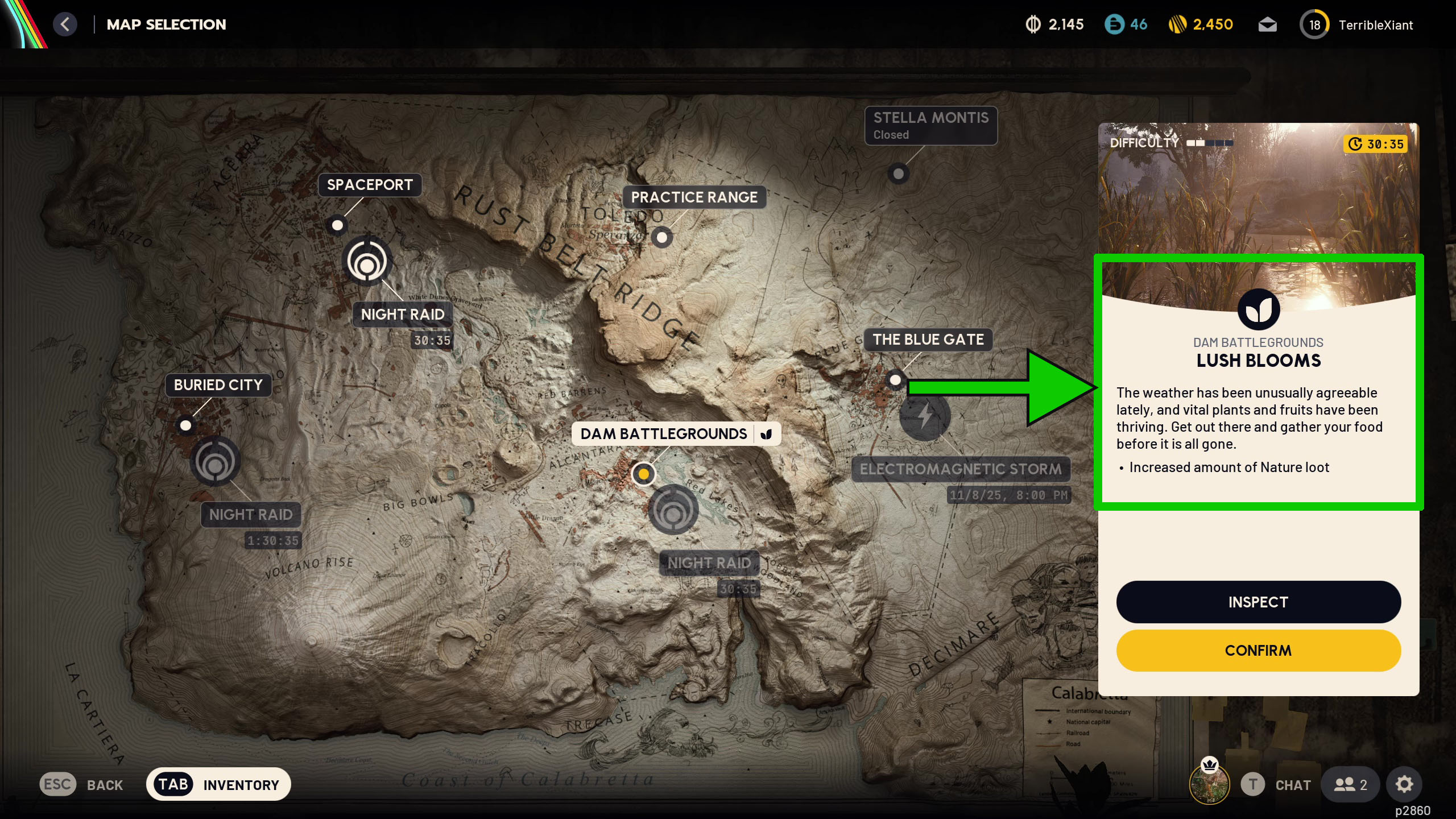Inspect the Lush Blooms map condition
Viewport: 1456px width, 819px height.
tap(1258, 602)
